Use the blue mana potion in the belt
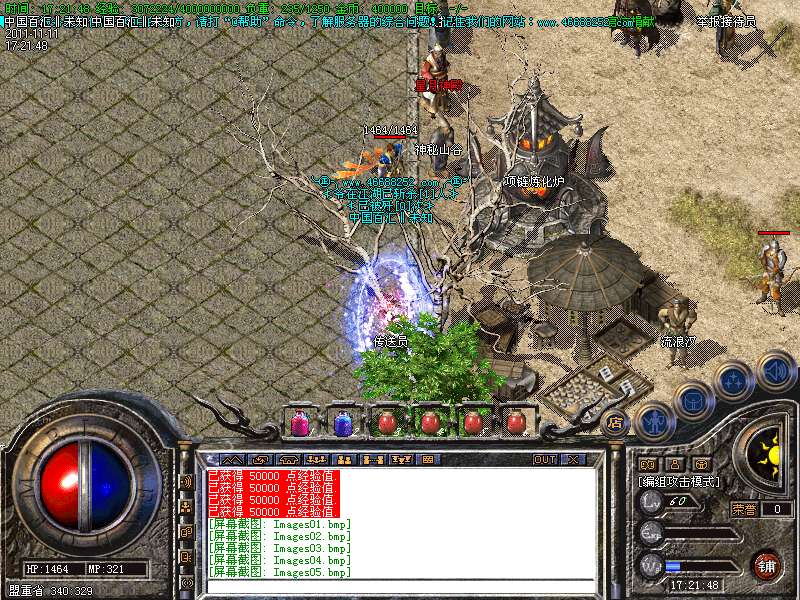Screen dimensions: 800x600 coord(343,423)
